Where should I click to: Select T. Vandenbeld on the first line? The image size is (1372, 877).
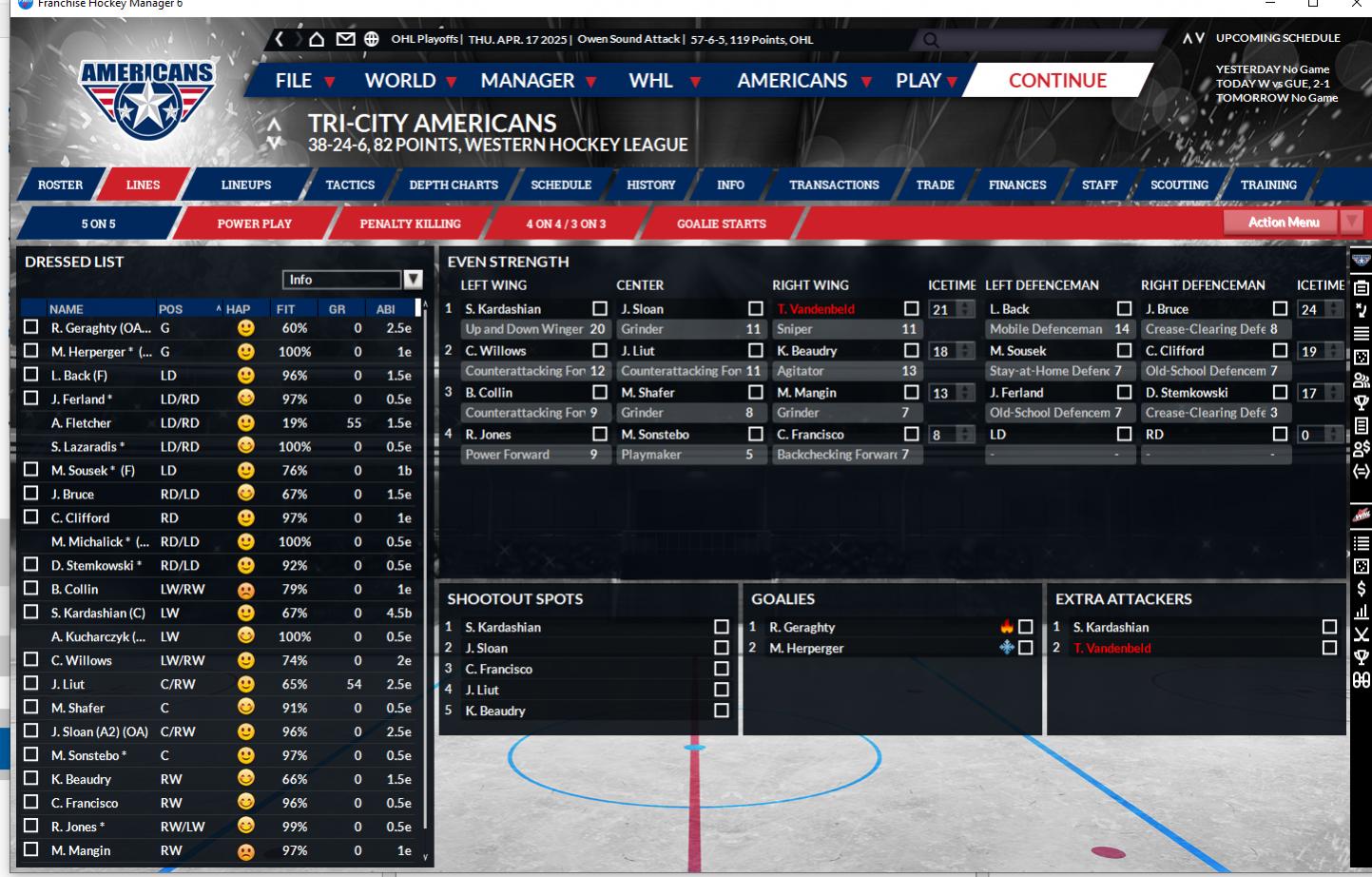(x=816, y=309)
